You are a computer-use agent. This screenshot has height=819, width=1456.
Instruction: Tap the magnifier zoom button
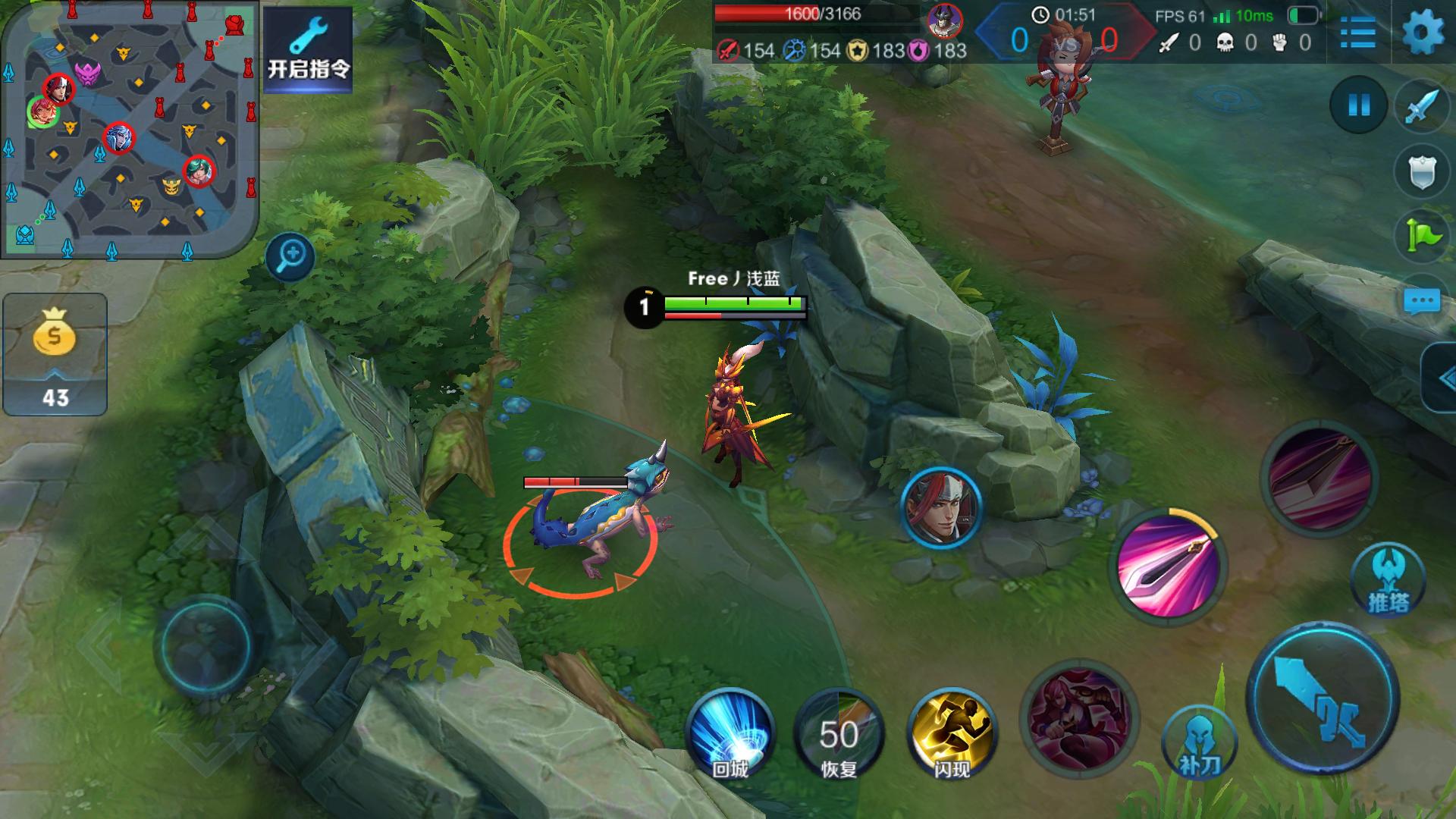point(290,256)
